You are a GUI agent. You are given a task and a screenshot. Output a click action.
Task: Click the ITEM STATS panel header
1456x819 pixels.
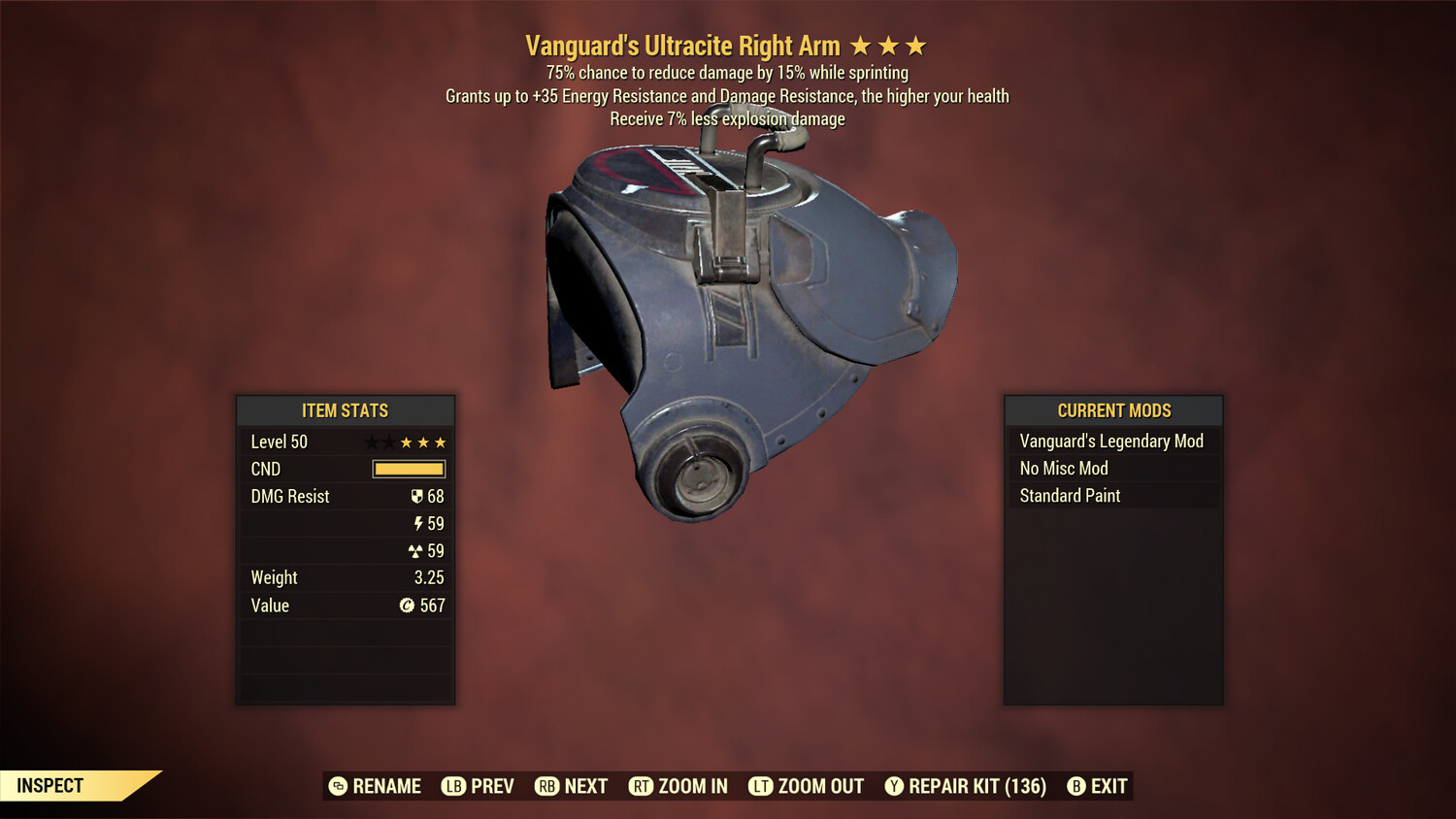pos(346,410)
